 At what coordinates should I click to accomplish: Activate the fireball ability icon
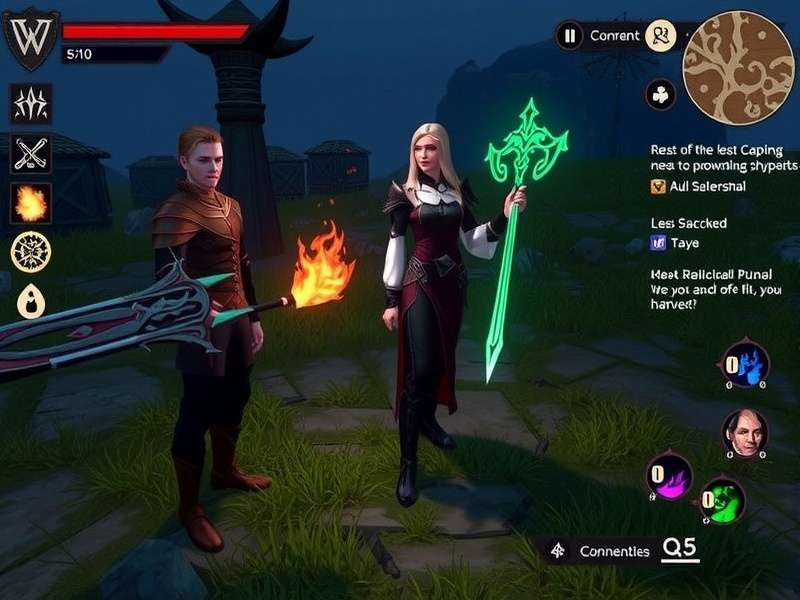(31, 204)
